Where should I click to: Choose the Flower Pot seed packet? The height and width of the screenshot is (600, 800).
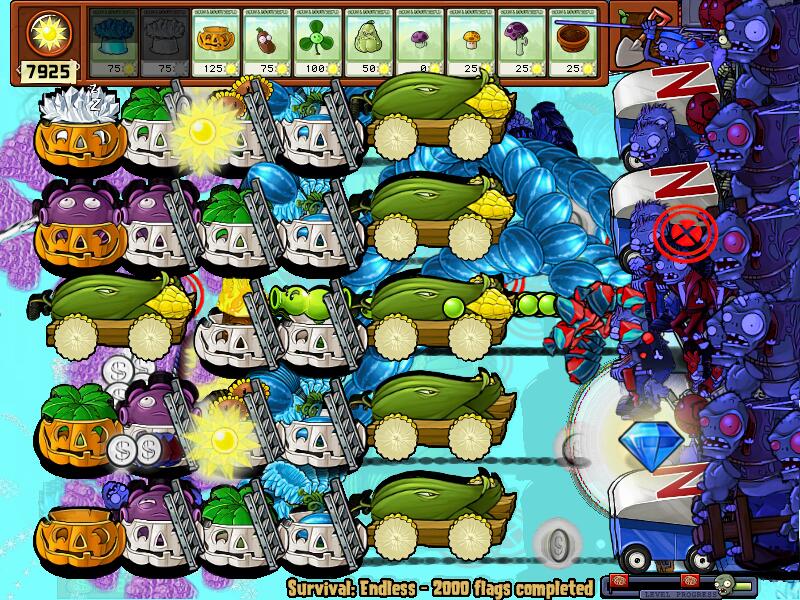coord(572,41)
